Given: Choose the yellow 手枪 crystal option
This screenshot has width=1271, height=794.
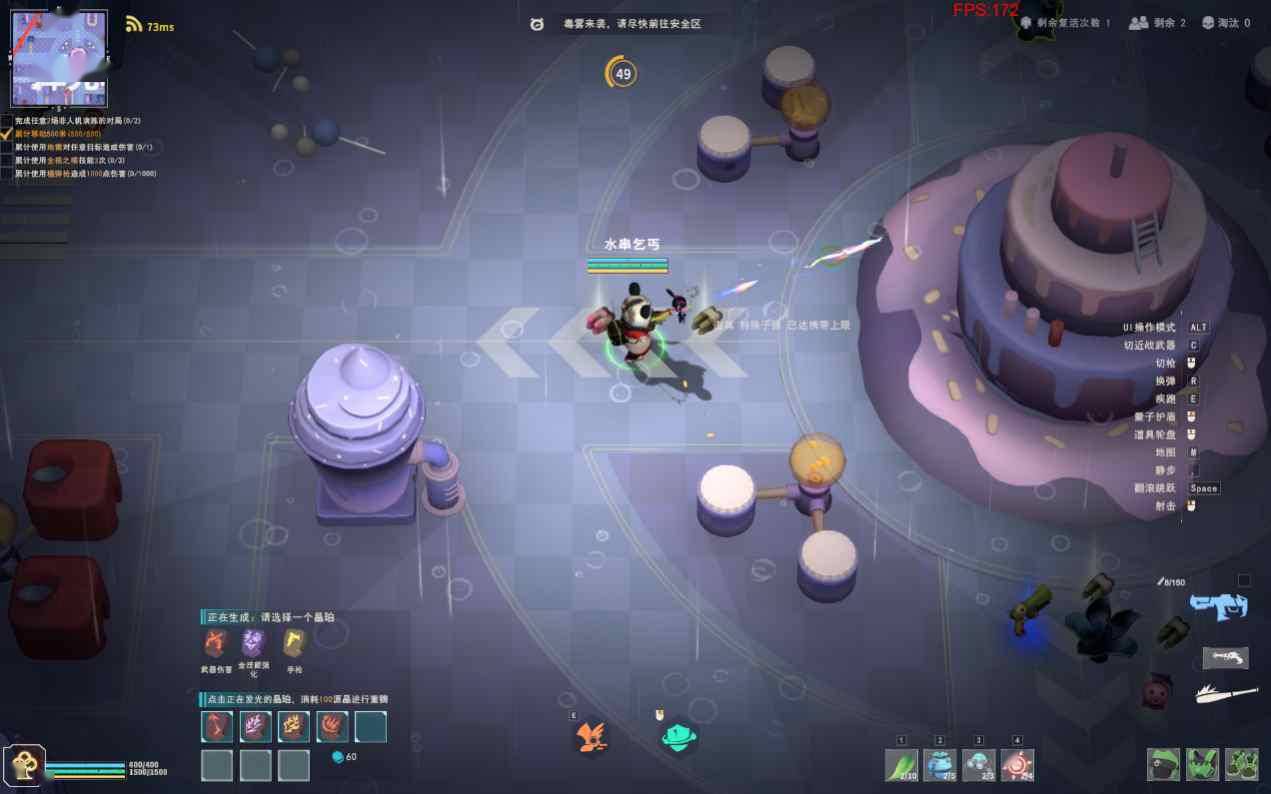Looking at the screenshot, I should (293, 643).
